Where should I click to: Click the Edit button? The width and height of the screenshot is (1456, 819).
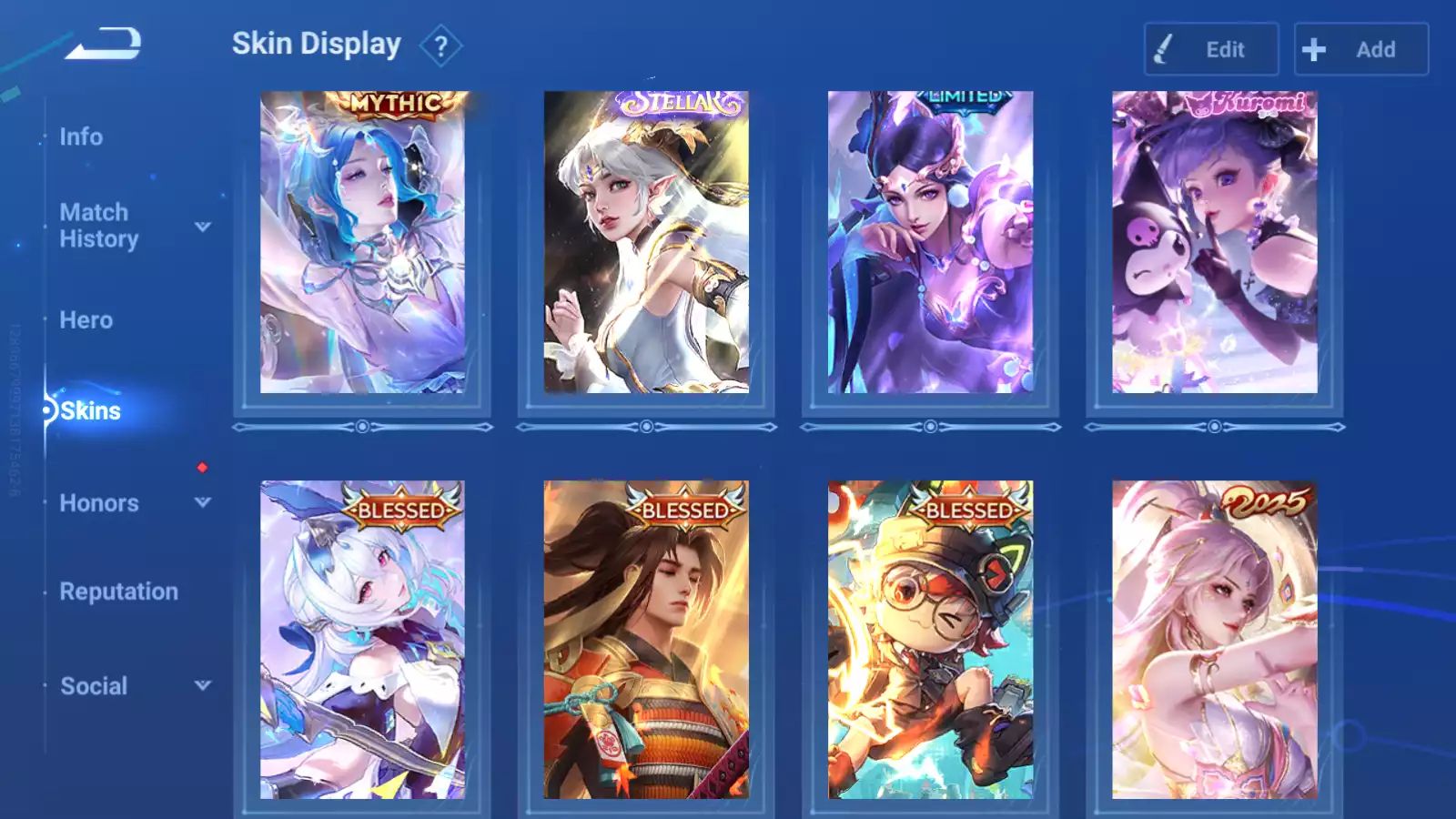point(1210,49)
